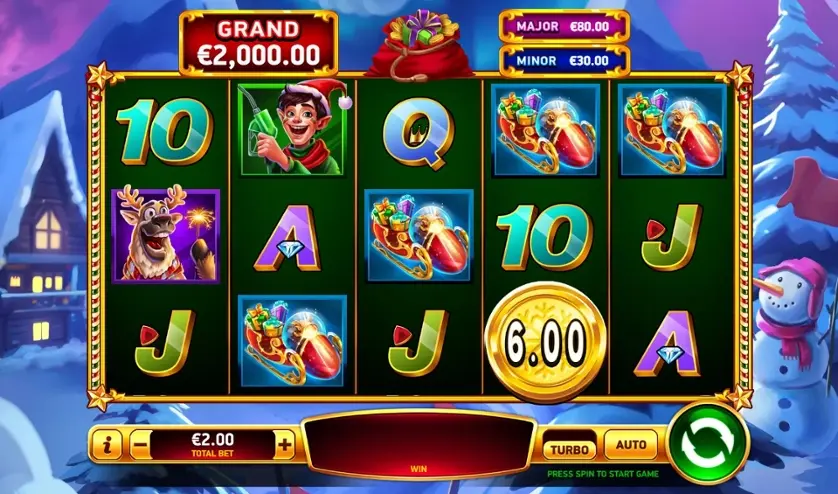This screenshot has width=838, height=494.
Task: Open the game info paytable
Action: click(108, 443)
